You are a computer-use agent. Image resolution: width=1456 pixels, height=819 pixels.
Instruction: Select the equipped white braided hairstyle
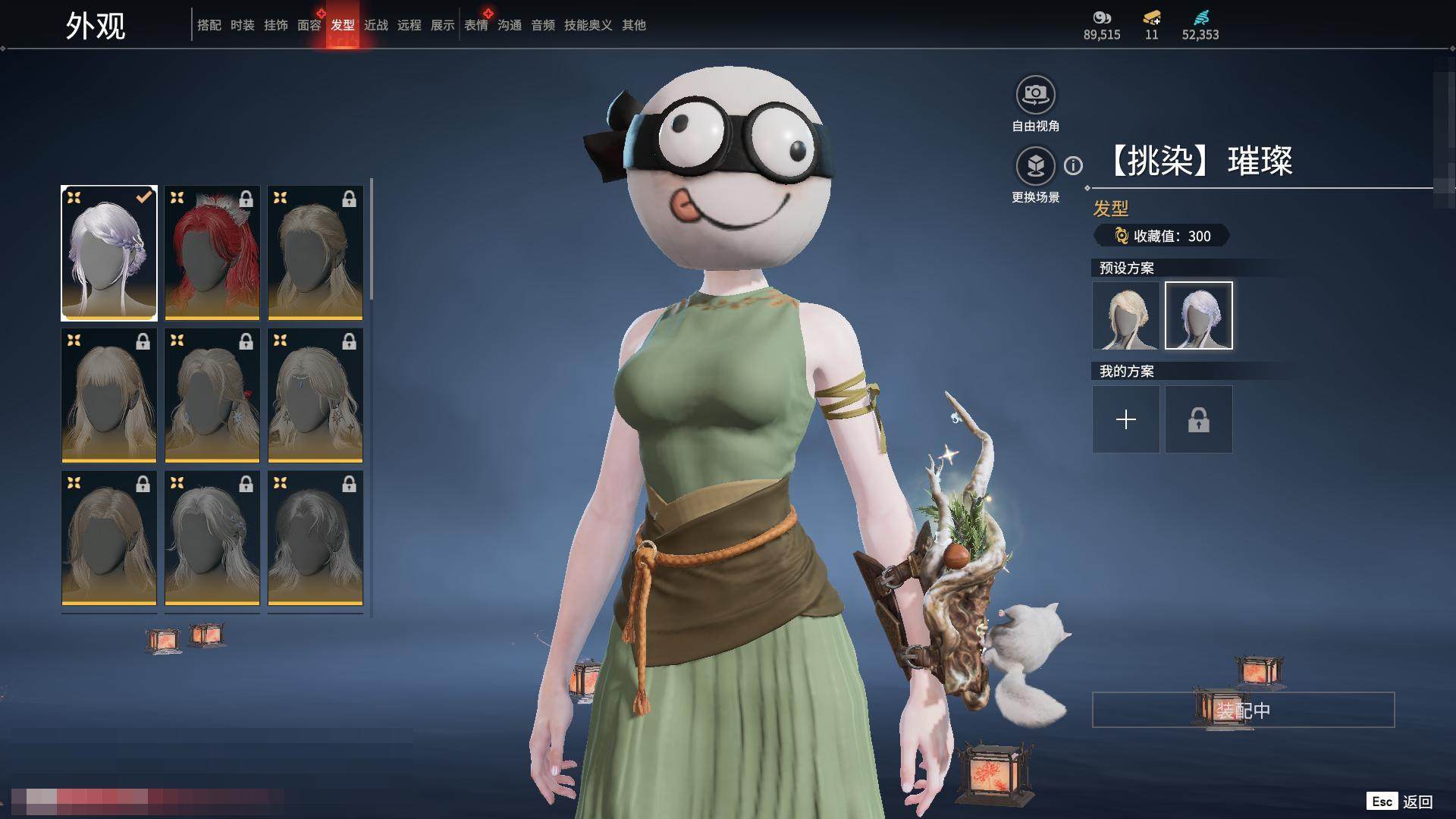(109, 253)
